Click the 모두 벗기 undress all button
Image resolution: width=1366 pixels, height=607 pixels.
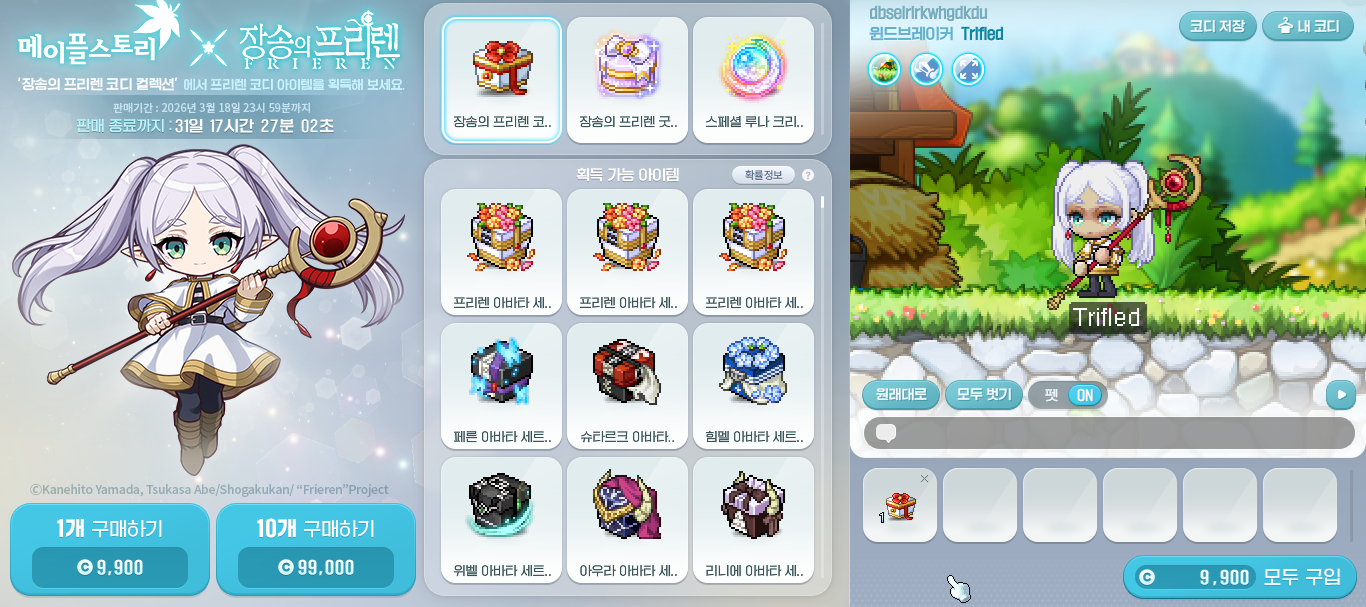[x=984, y=394]
